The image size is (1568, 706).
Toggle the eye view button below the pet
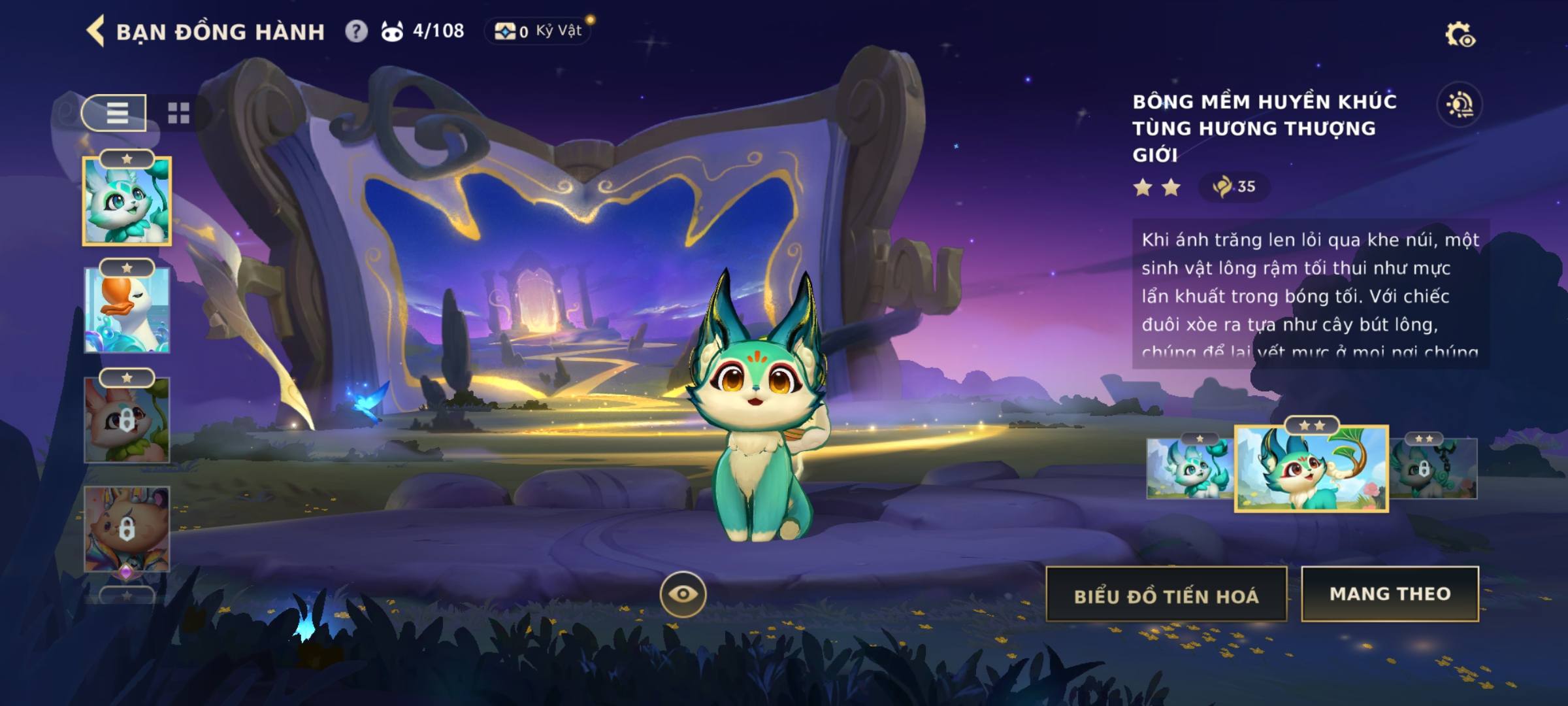click(683, 594)
